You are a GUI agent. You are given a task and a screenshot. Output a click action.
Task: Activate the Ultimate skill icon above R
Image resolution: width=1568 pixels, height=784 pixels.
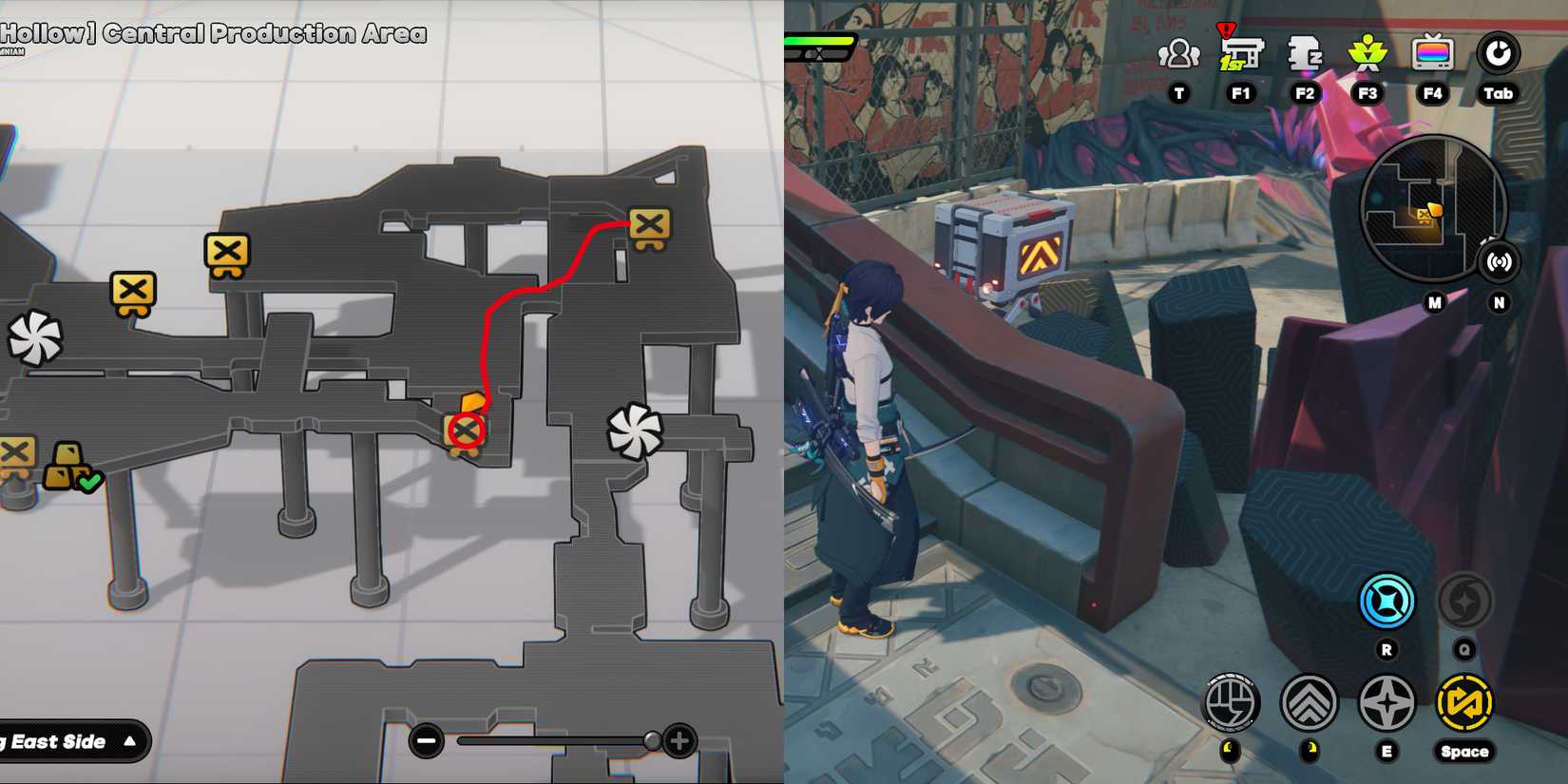(x=1386, y=601)
